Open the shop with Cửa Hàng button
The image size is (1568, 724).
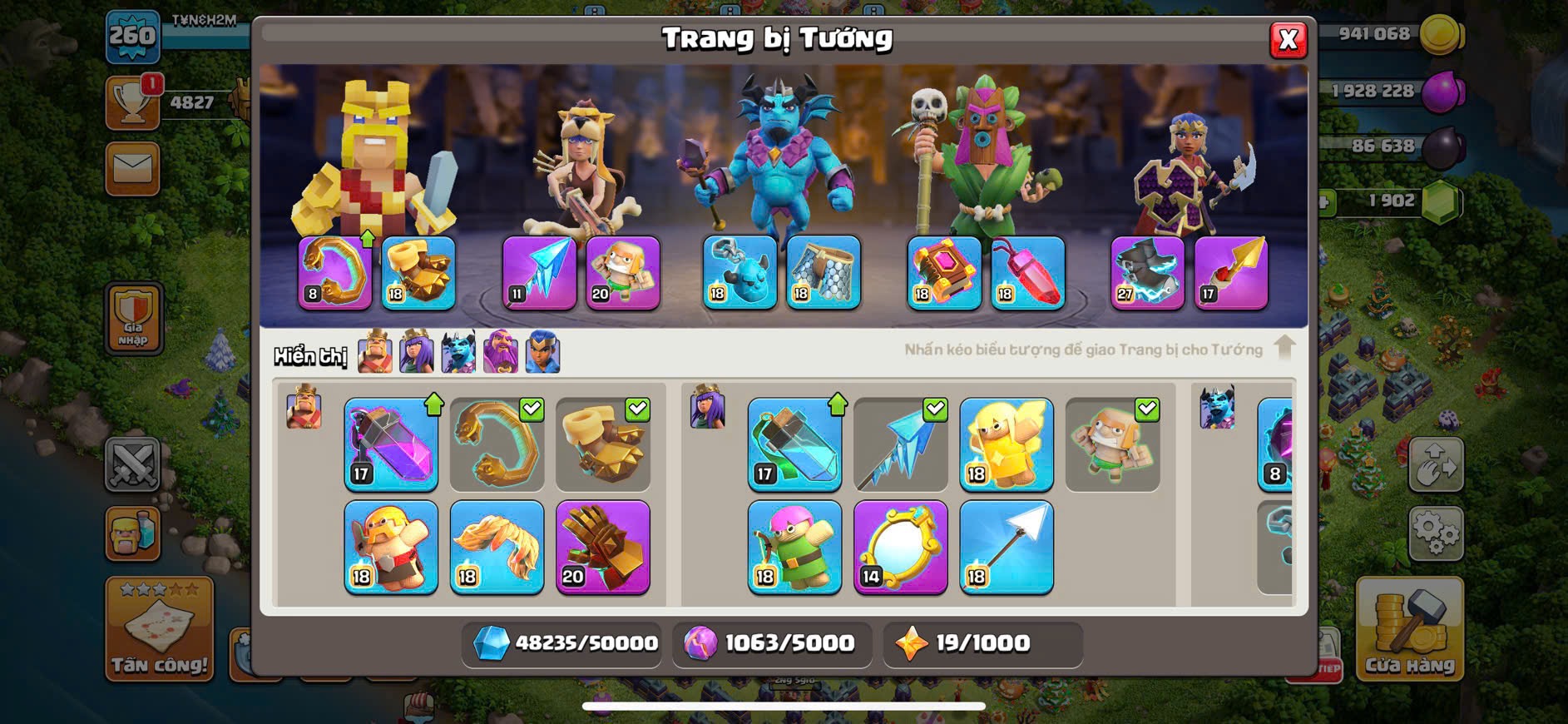tap(1409, 630)
